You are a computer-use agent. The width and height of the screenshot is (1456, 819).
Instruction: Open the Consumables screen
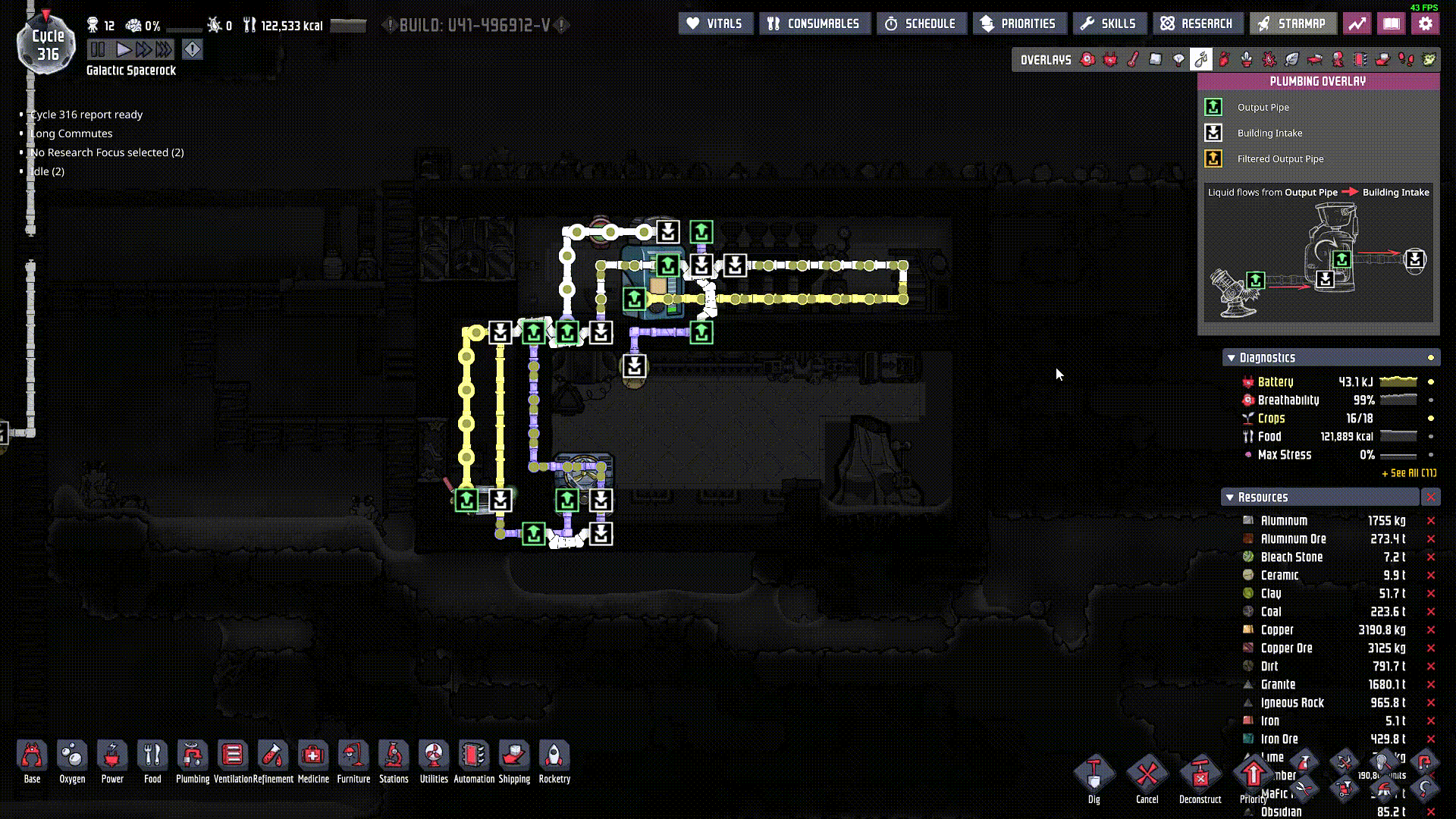click(814, 24)
